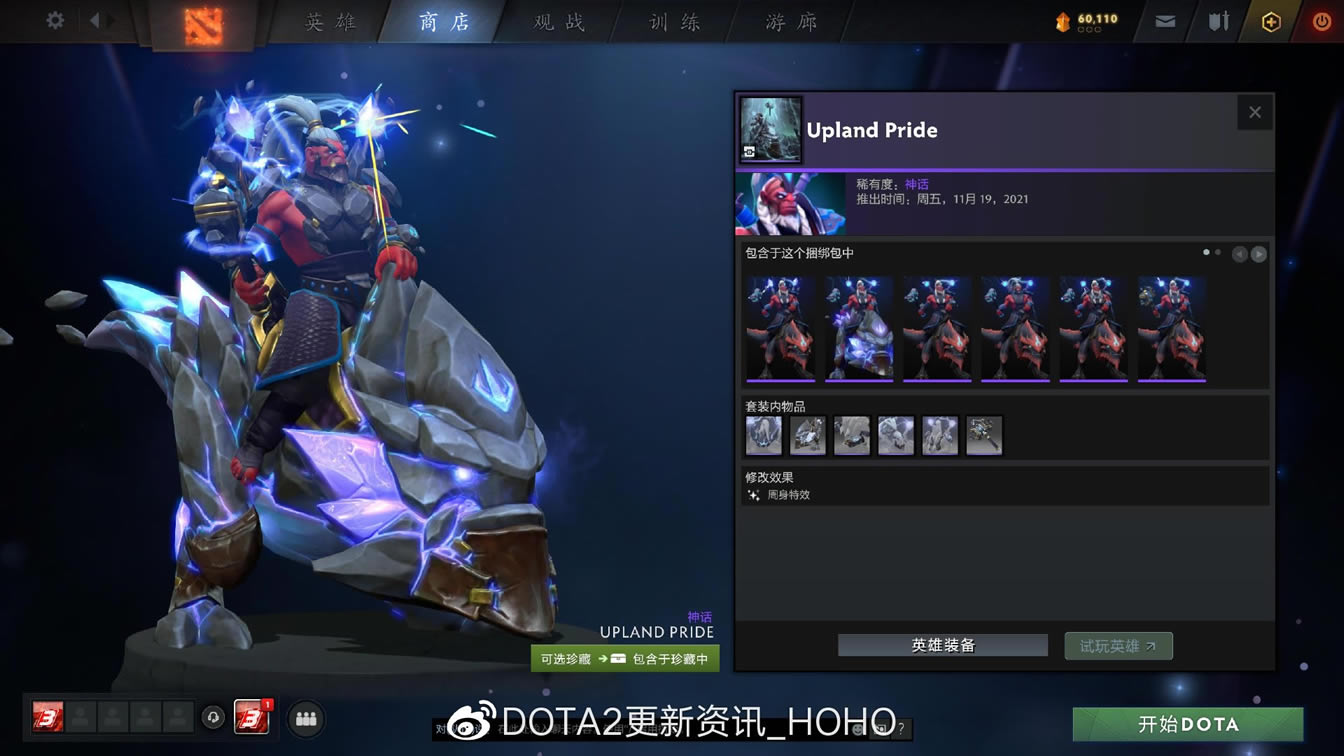Open the settings gear at top left

(54, 21)
